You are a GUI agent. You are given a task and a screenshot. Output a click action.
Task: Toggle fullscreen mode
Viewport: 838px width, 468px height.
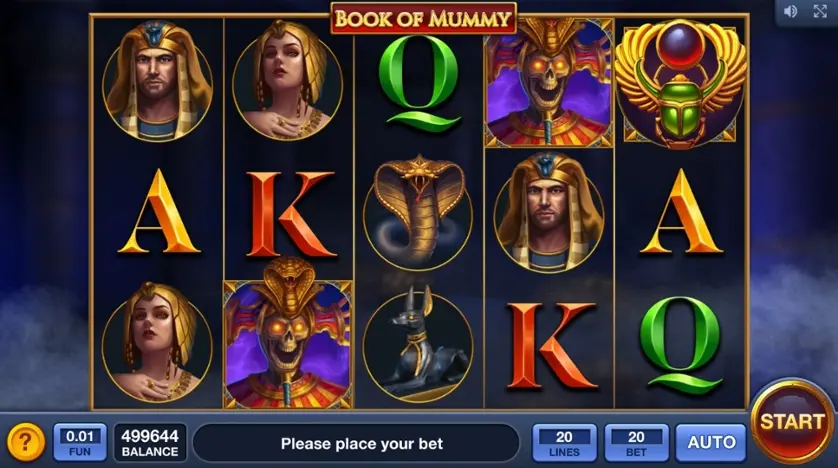click(x=820, y=11)
